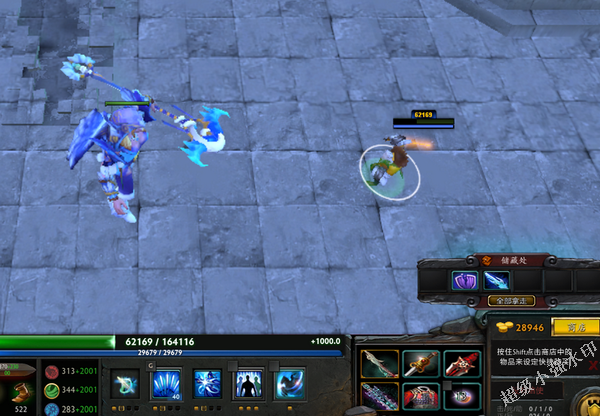Click the boots item icon near the portrait
This screenshot has width=600, height=416.
[21, 392]
